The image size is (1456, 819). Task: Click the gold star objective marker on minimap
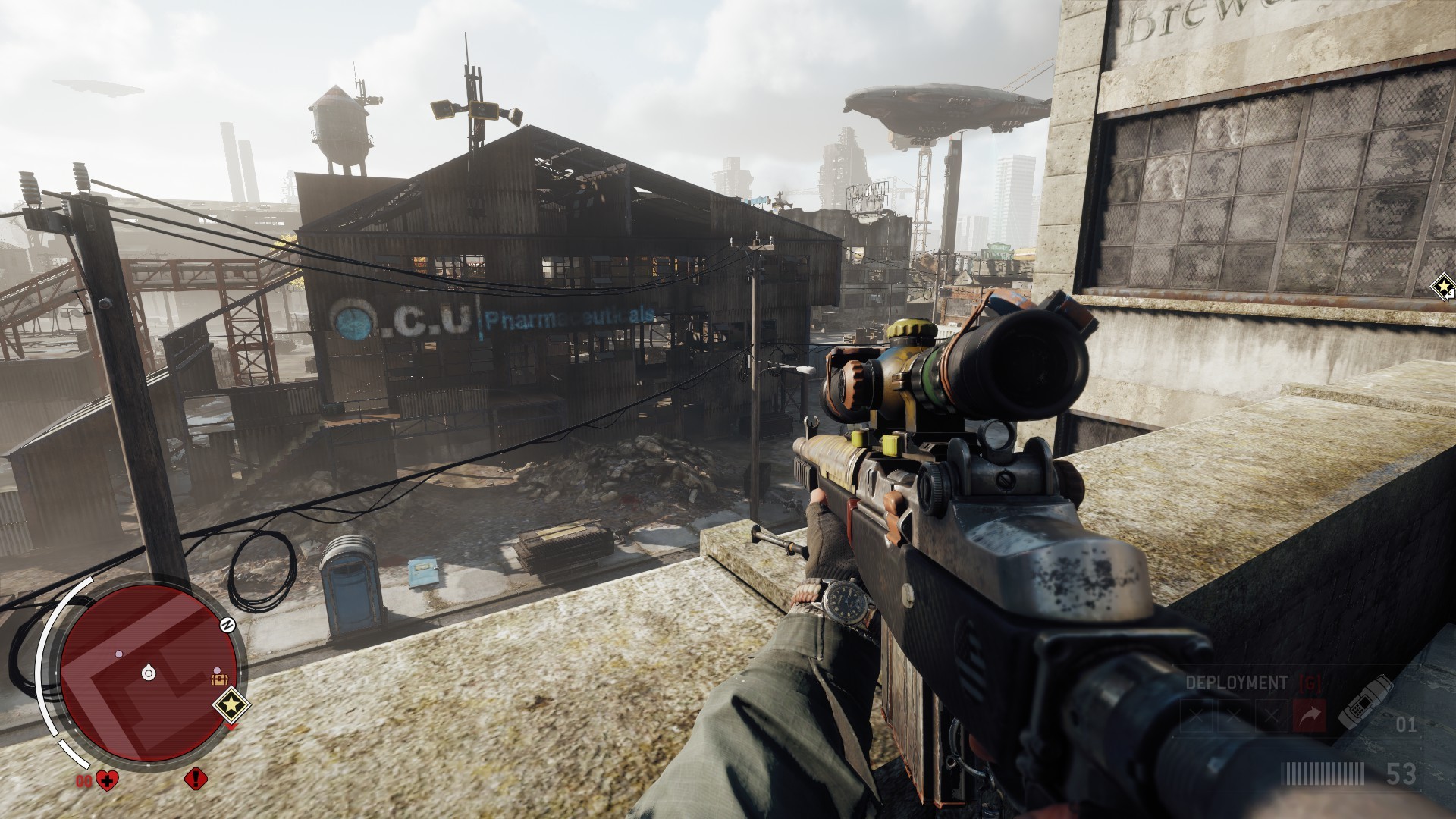point(232,706)
